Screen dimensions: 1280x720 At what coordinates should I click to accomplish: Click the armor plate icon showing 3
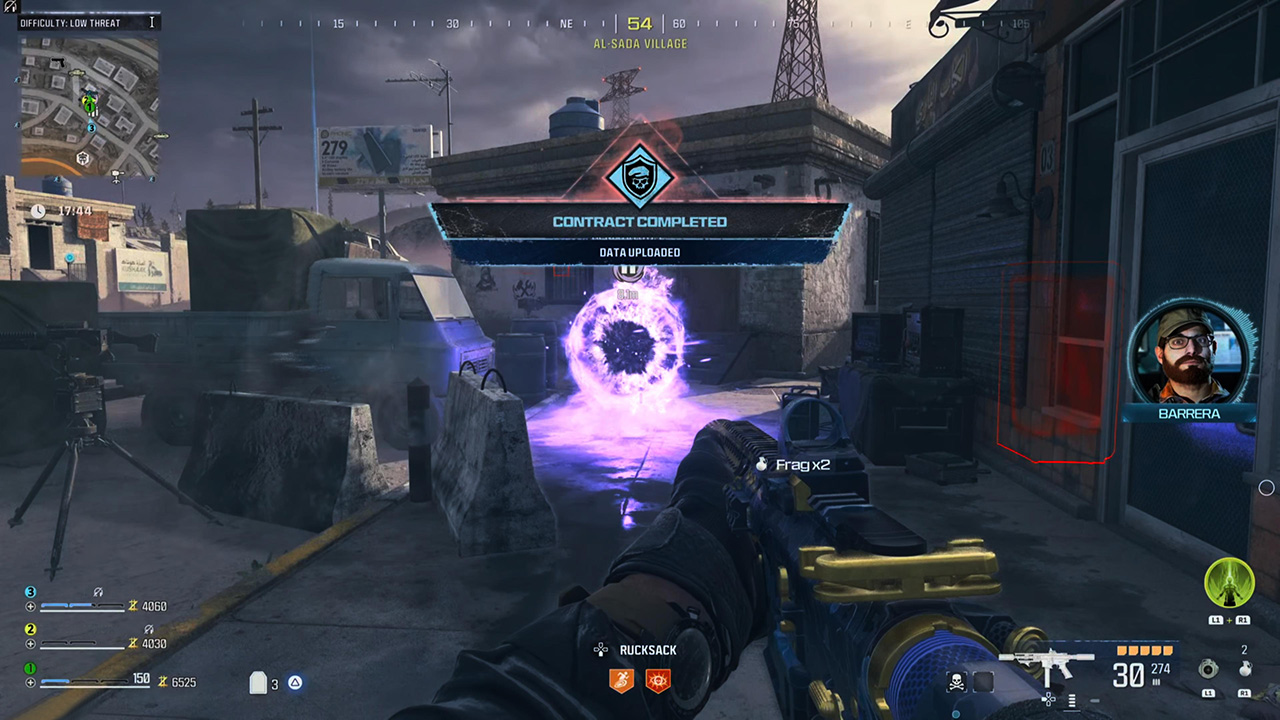pyautogui.click(x=260, y=683)
